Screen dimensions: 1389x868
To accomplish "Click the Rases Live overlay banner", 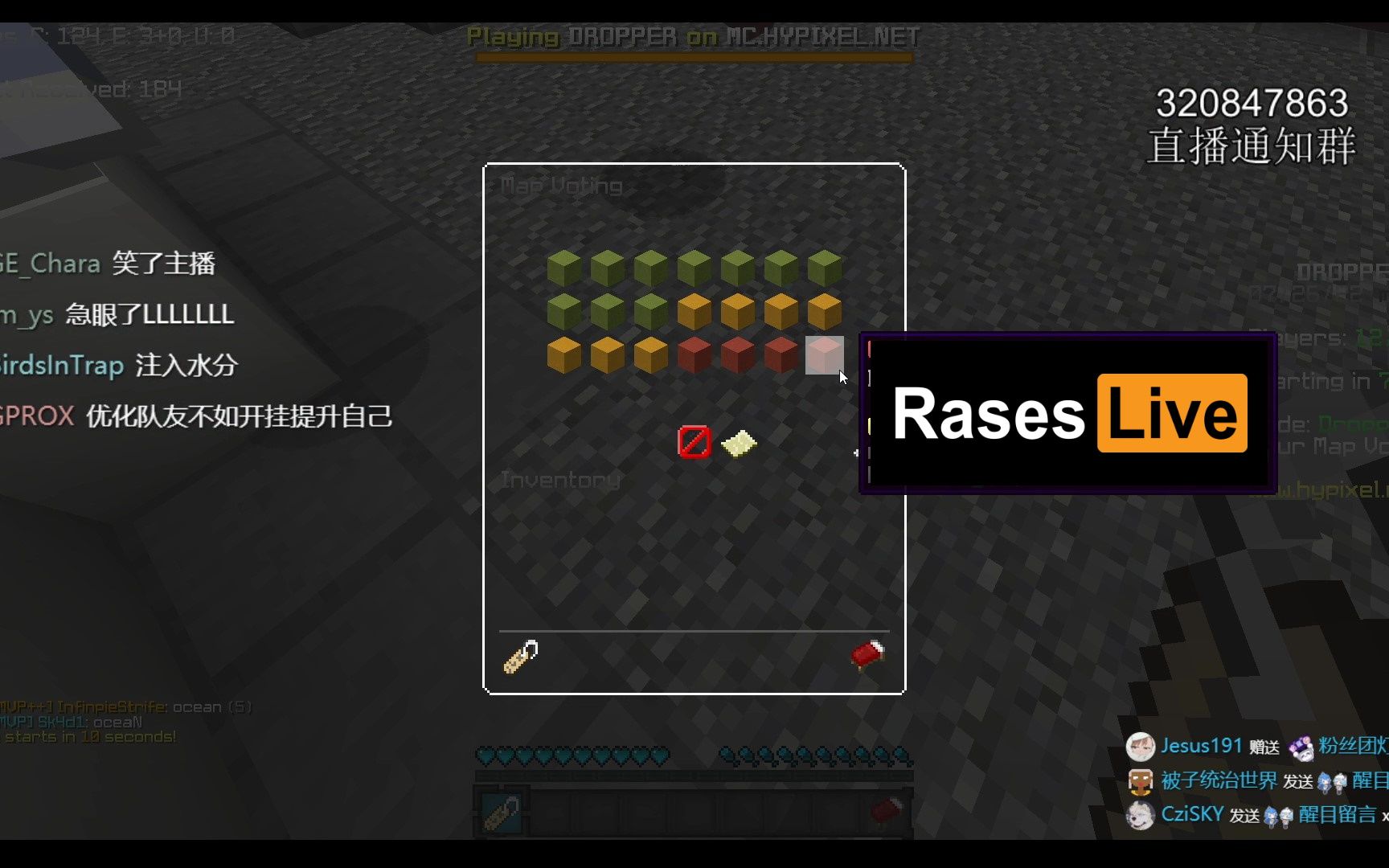I will 1069,414.
